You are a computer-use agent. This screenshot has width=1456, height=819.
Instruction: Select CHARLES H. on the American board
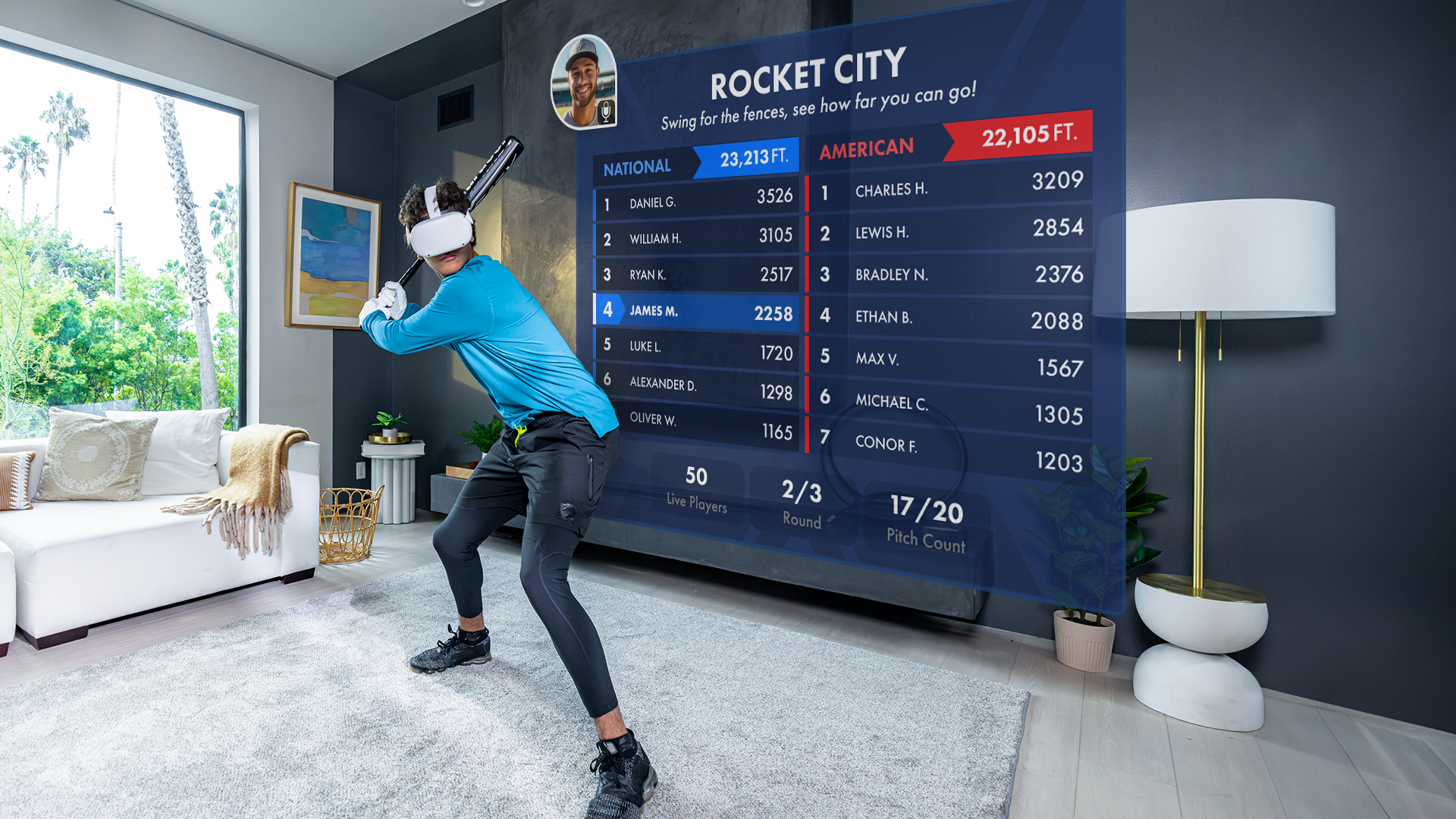(x=948, y=190)
